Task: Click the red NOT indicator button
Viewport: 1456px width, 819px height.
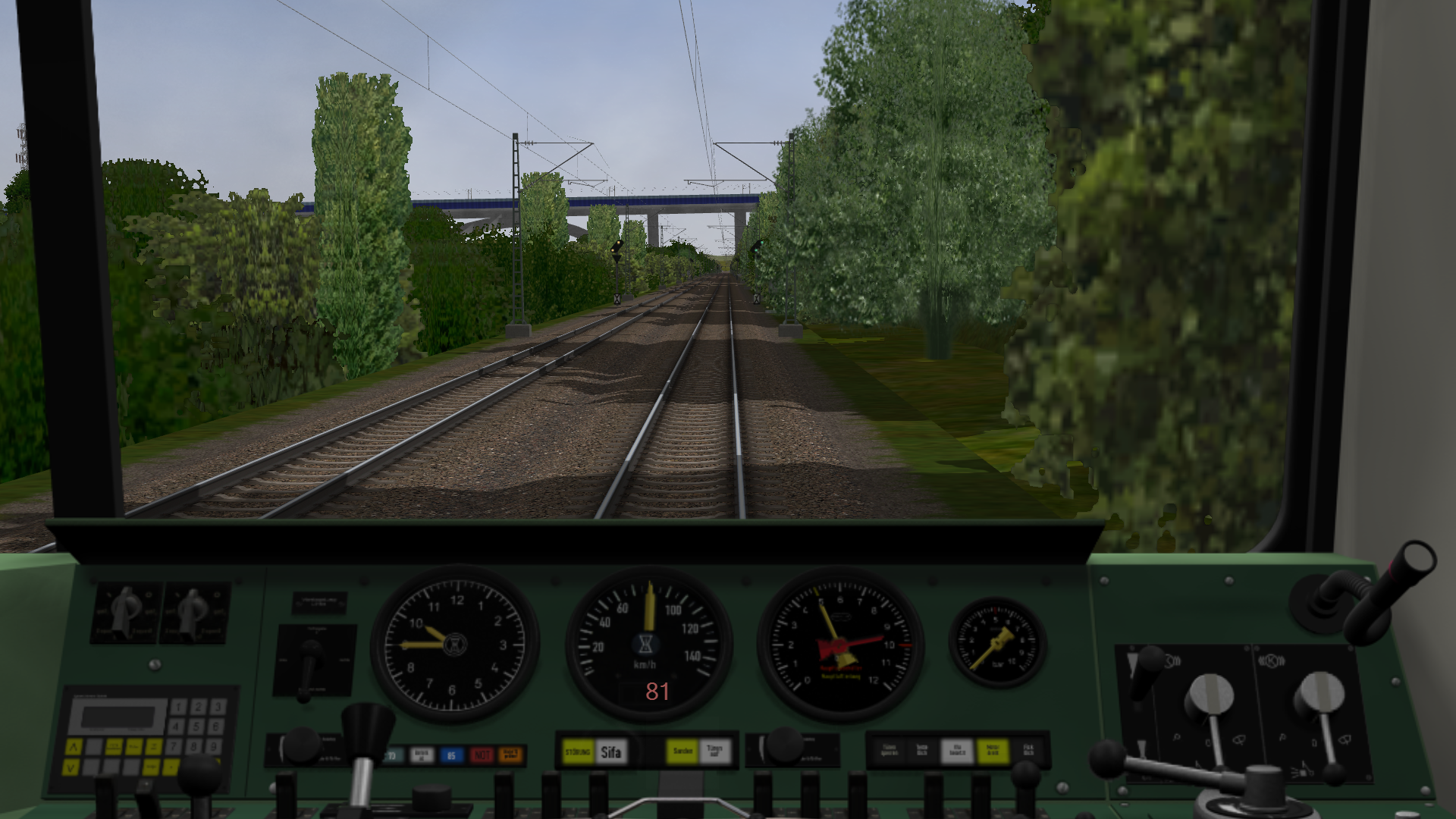Action: (x=481, y=755)
